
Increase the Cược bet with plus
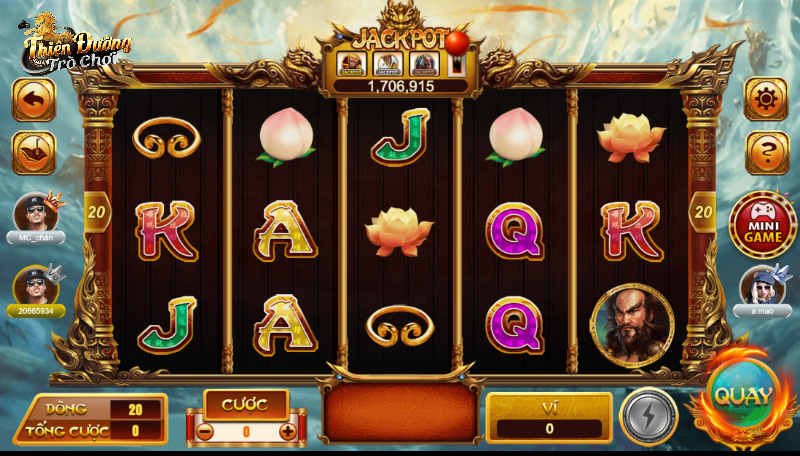tap(287, 431)
